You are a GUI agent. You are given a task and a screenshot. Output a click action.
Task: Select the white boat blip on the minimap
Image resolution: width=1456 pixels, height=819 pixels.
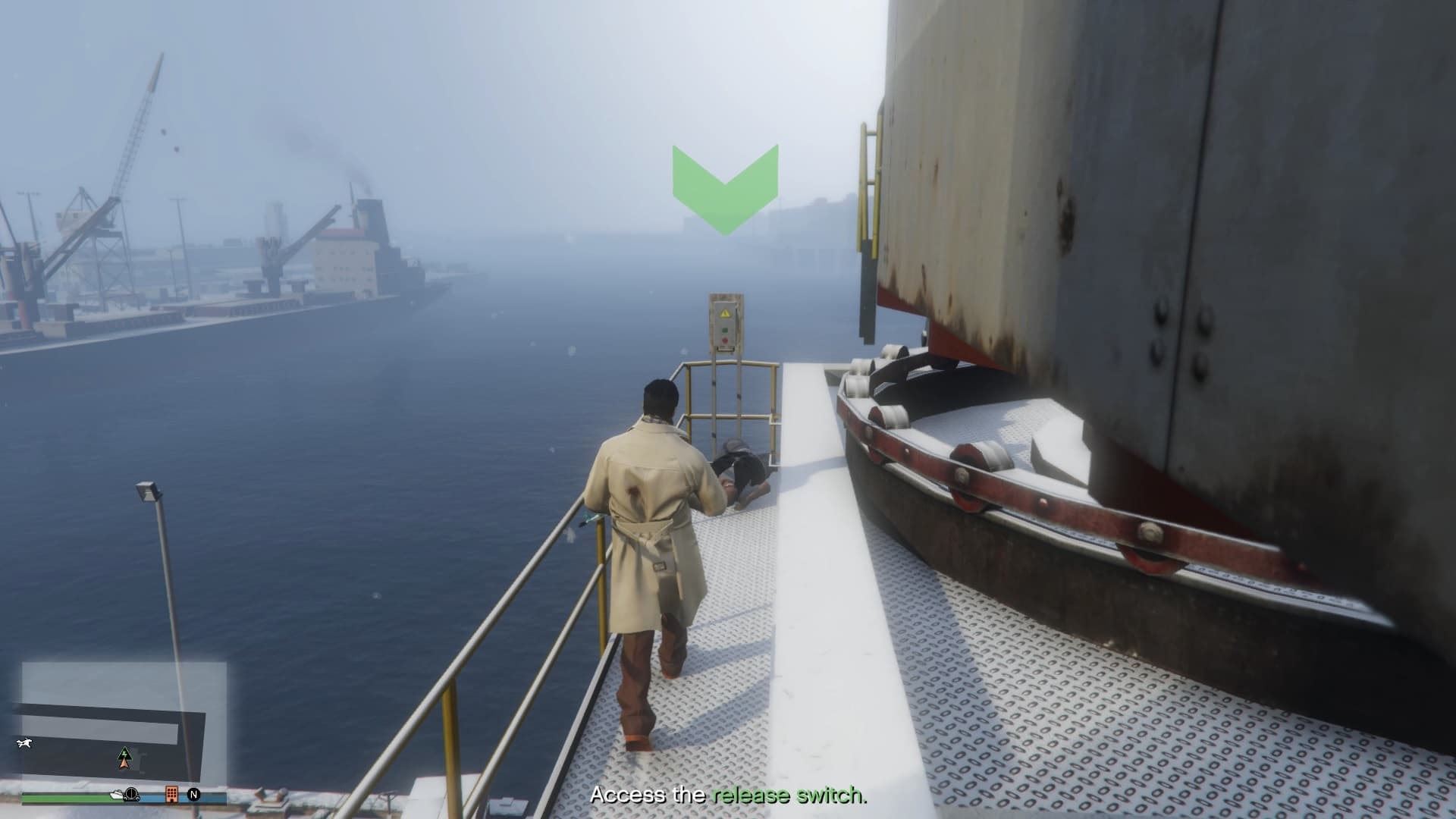click(118, 795)
